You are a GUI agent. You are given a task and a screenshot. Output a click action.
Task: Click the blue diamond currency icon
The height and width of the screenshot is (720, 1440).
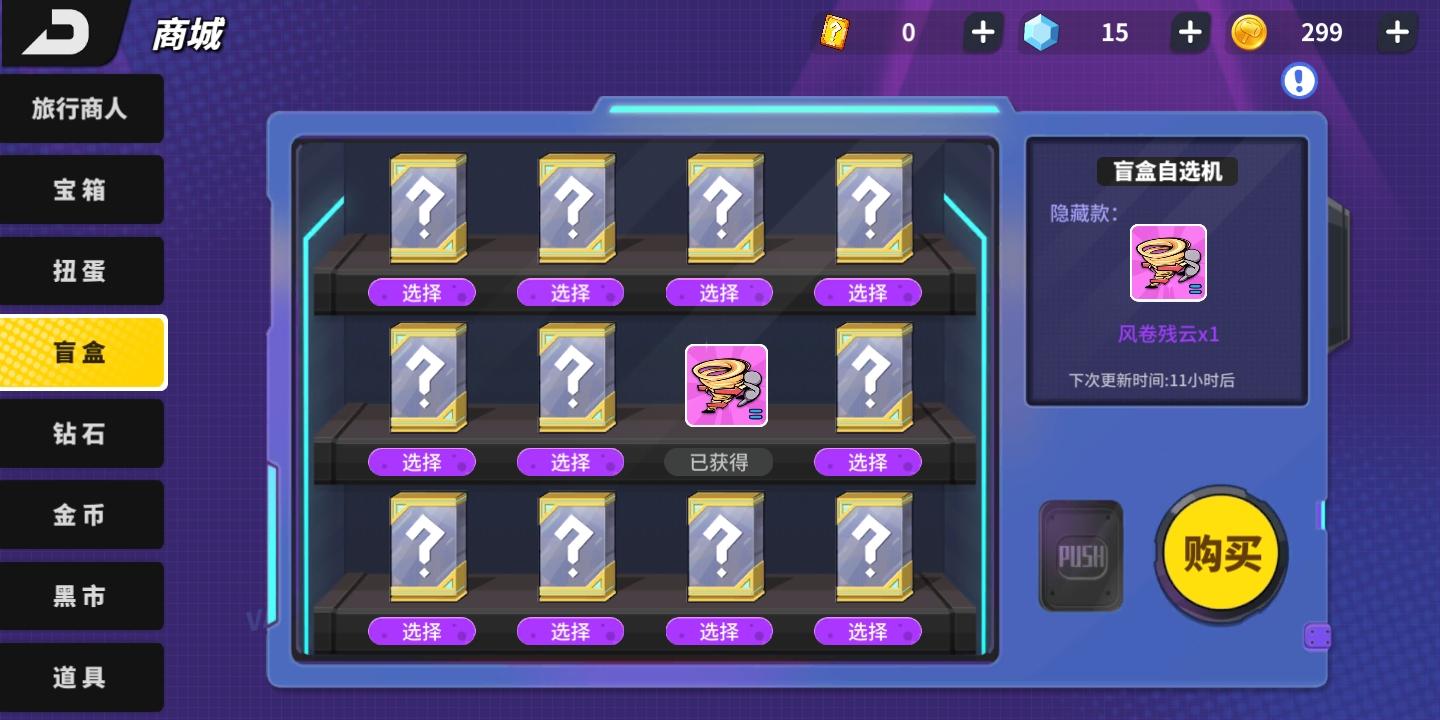1043,32
